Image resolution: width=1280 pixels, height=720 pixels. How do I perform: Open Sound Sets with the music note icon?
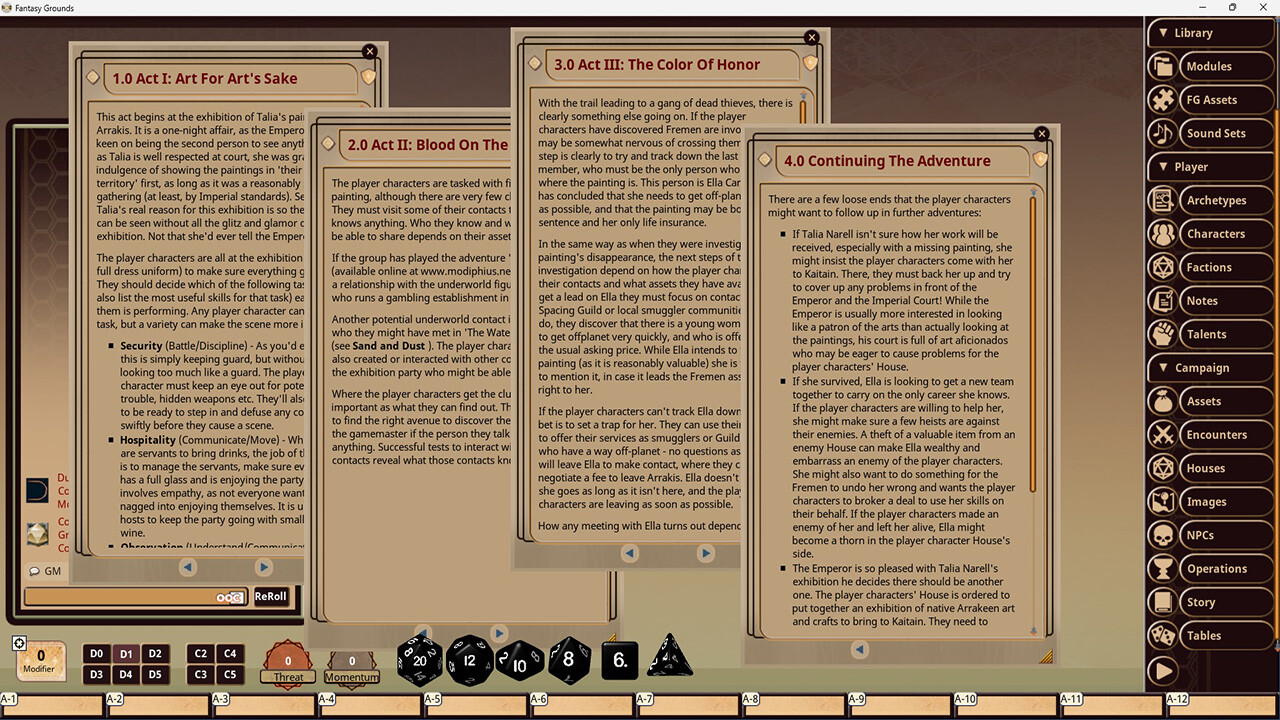(x=1162, y=133)
